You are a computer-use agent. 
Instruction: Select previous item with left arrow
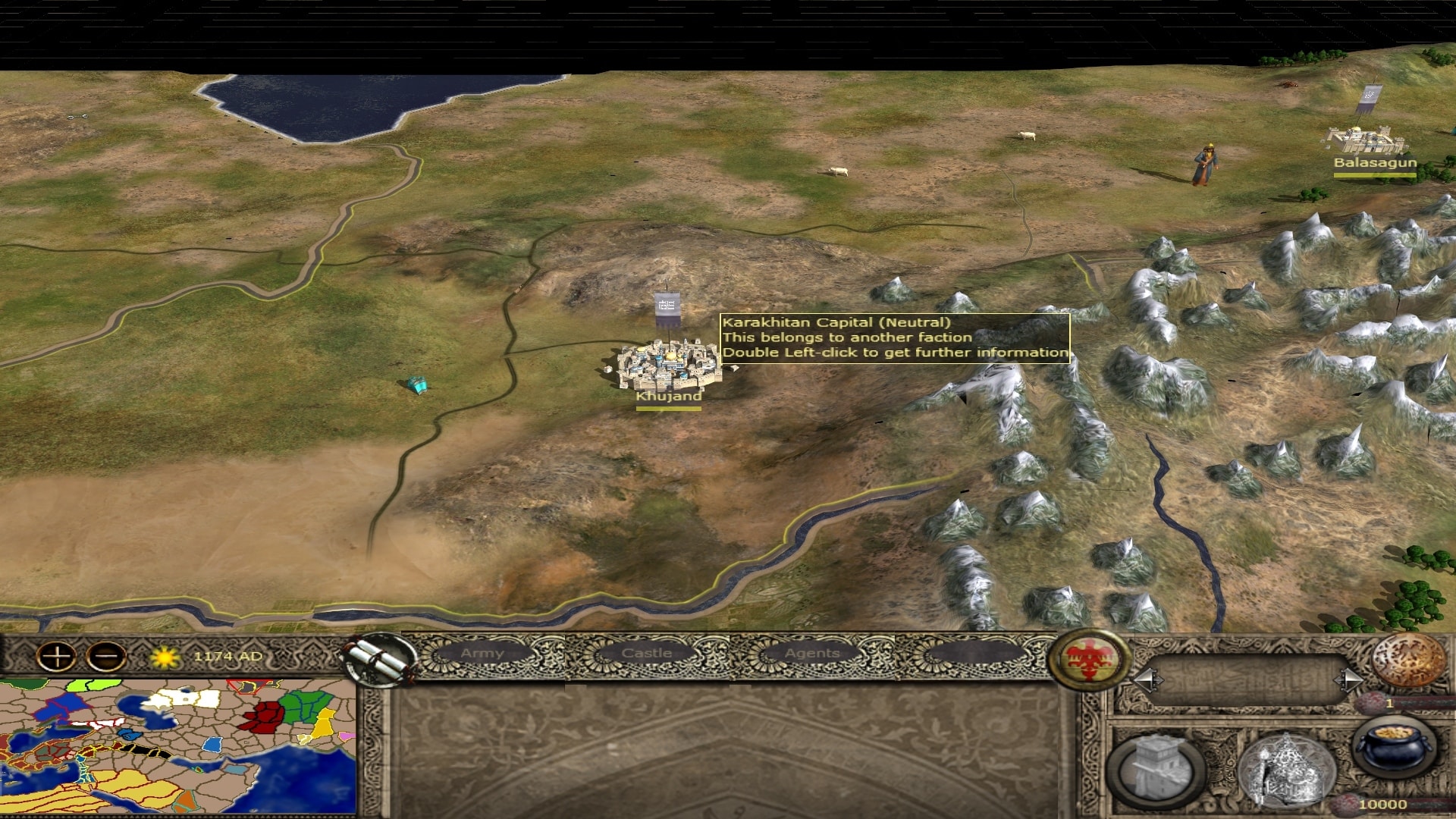(x=1147, y=679)
